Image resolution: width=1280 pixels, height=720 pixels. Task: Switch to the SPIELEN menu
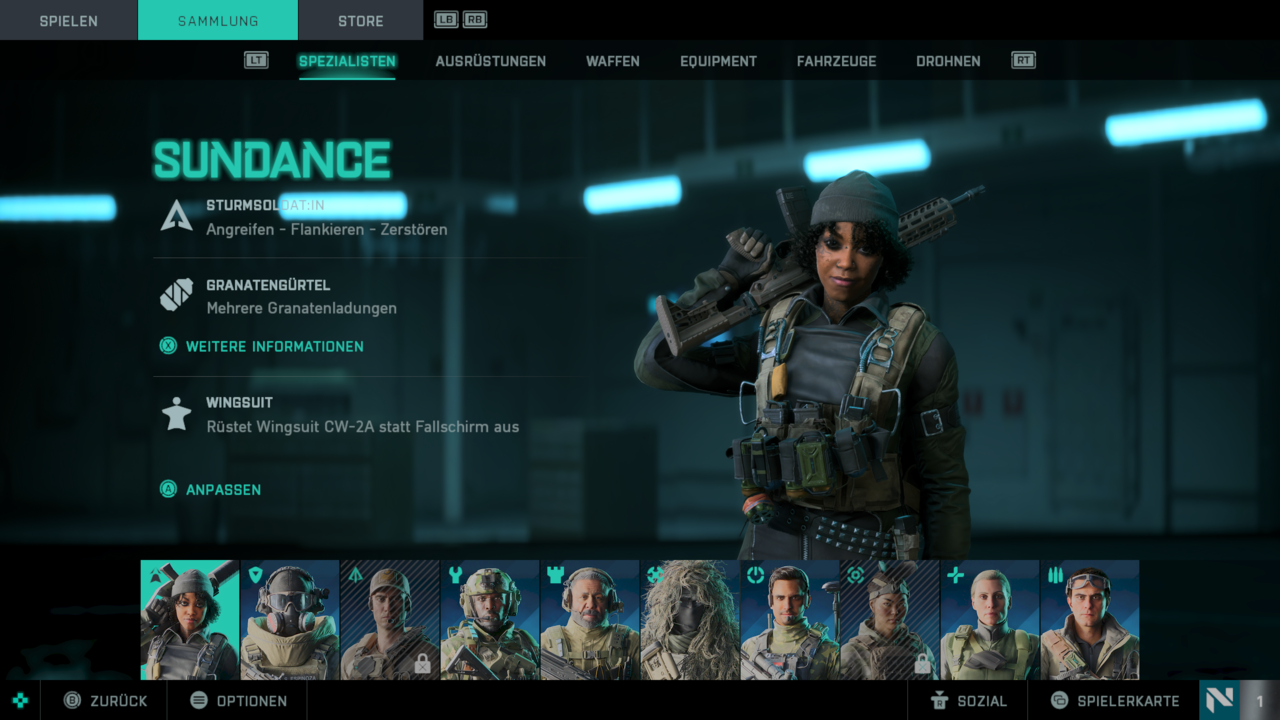tap(68, 20)
